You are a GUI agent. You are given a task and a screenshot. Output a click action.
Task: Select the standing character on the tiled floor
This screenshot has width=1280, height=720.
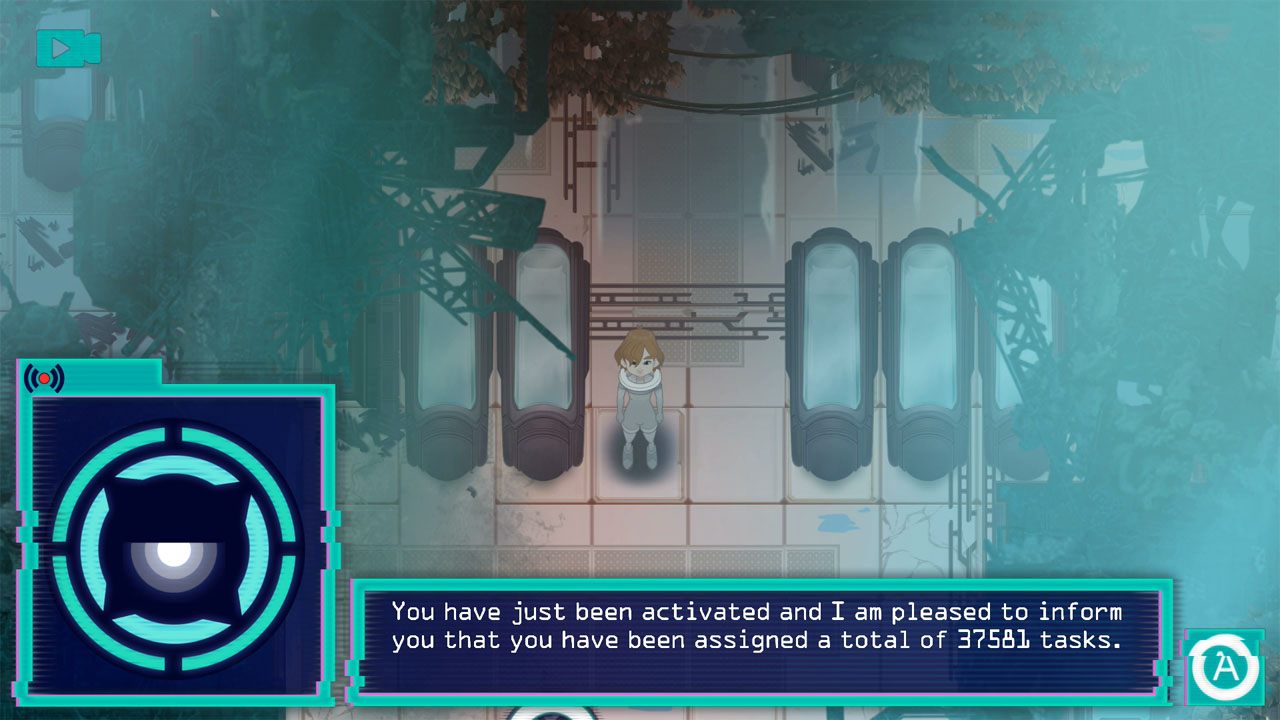tap(643, 400)
